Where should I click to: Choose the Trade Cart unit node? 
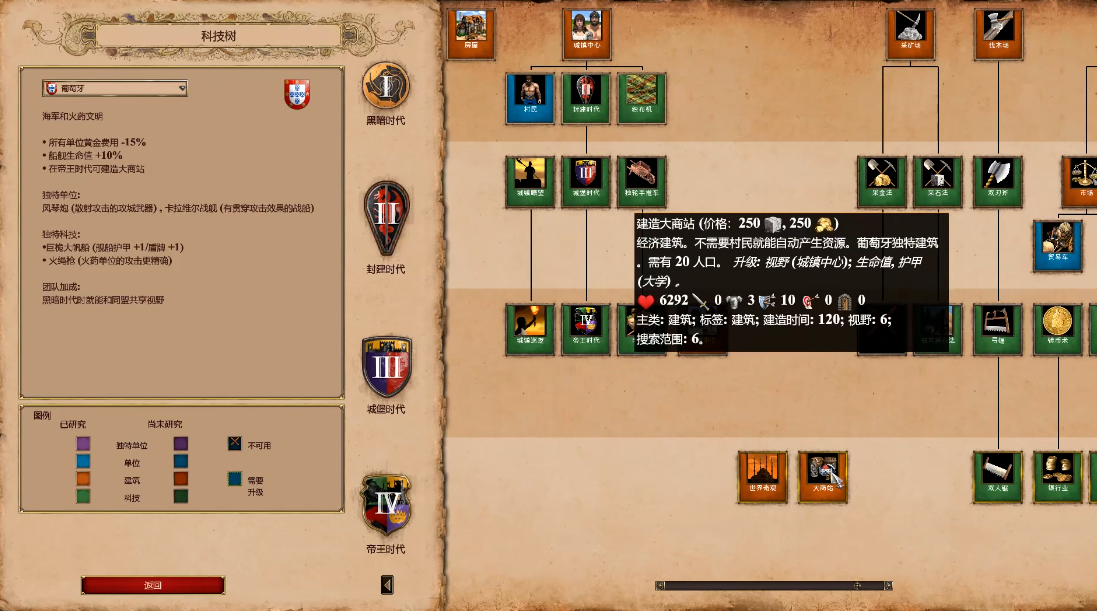click(1058, 245)
